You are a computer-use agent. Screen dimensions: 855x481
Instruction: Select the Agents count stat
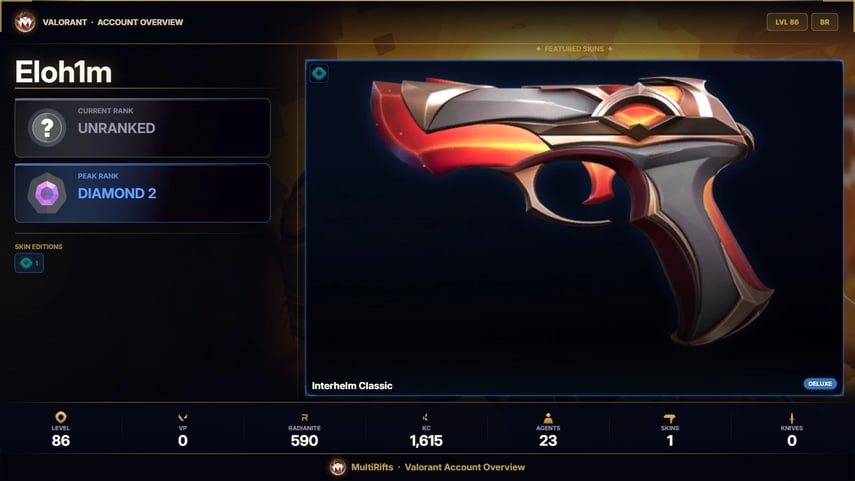tap(548, 430)
